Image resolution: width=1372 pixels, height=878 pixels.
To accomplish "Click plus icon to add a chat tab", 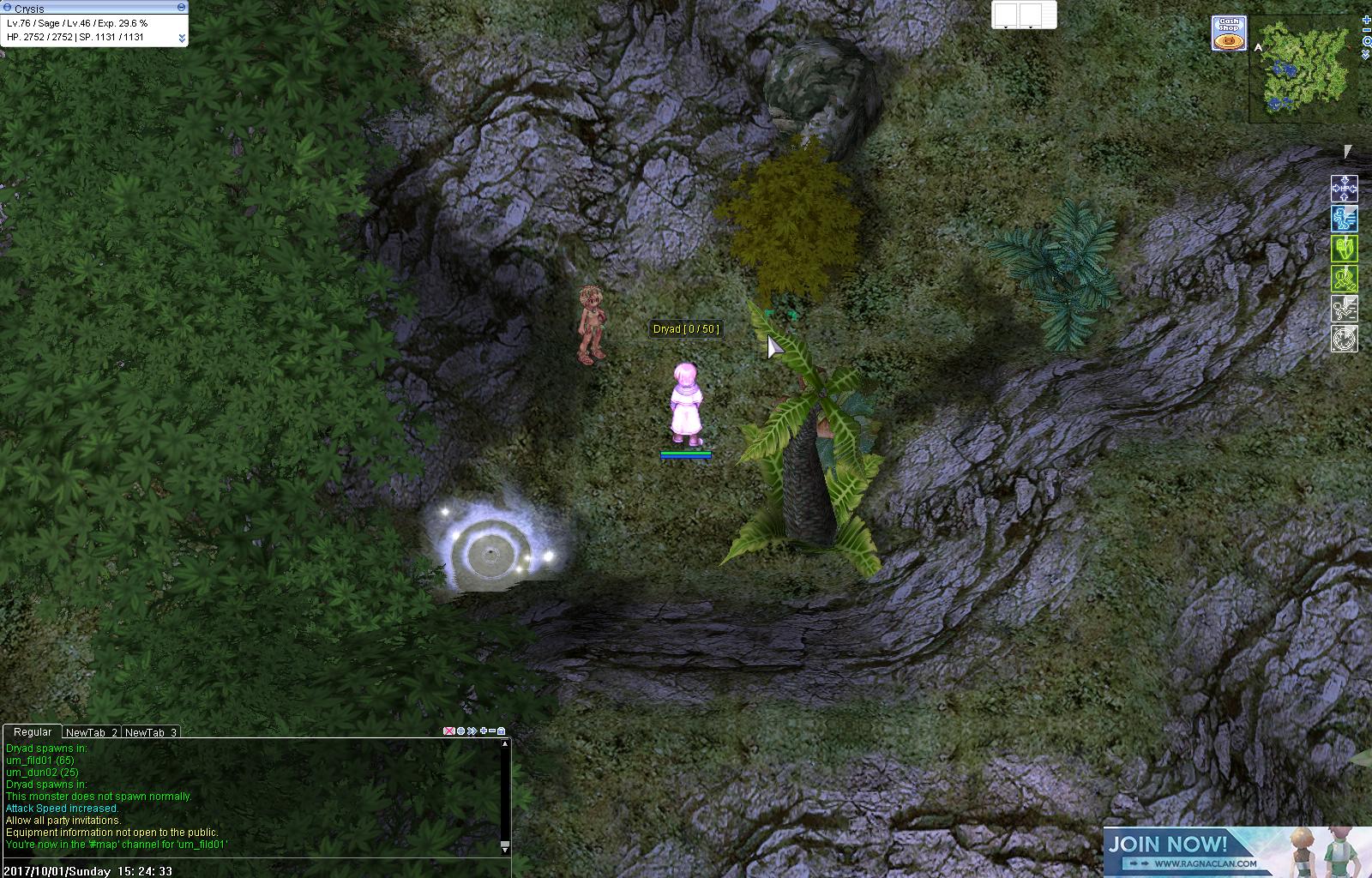I will pos(484,731).
